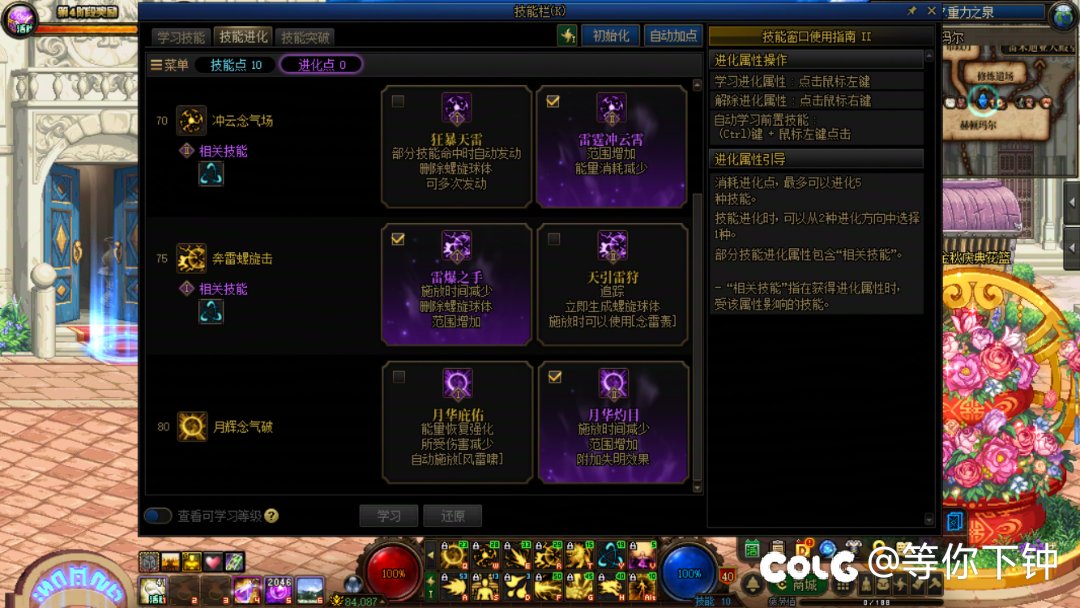Viewport: 1080px width, 608px height.
Task: Click the 初始化 reset button
Action: click(610, 36)
